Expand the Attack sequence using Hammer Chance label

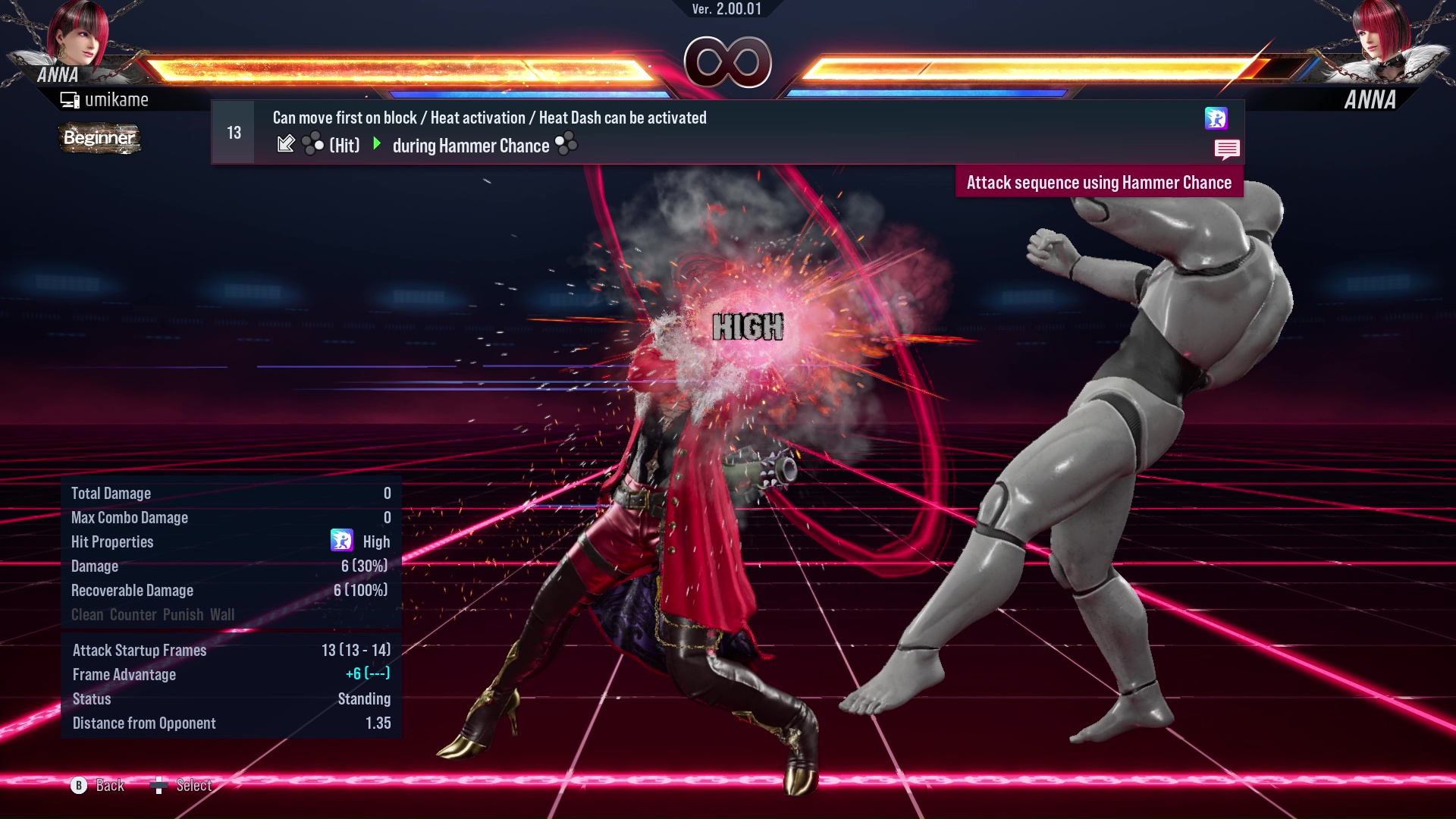tap(1099, 182)
